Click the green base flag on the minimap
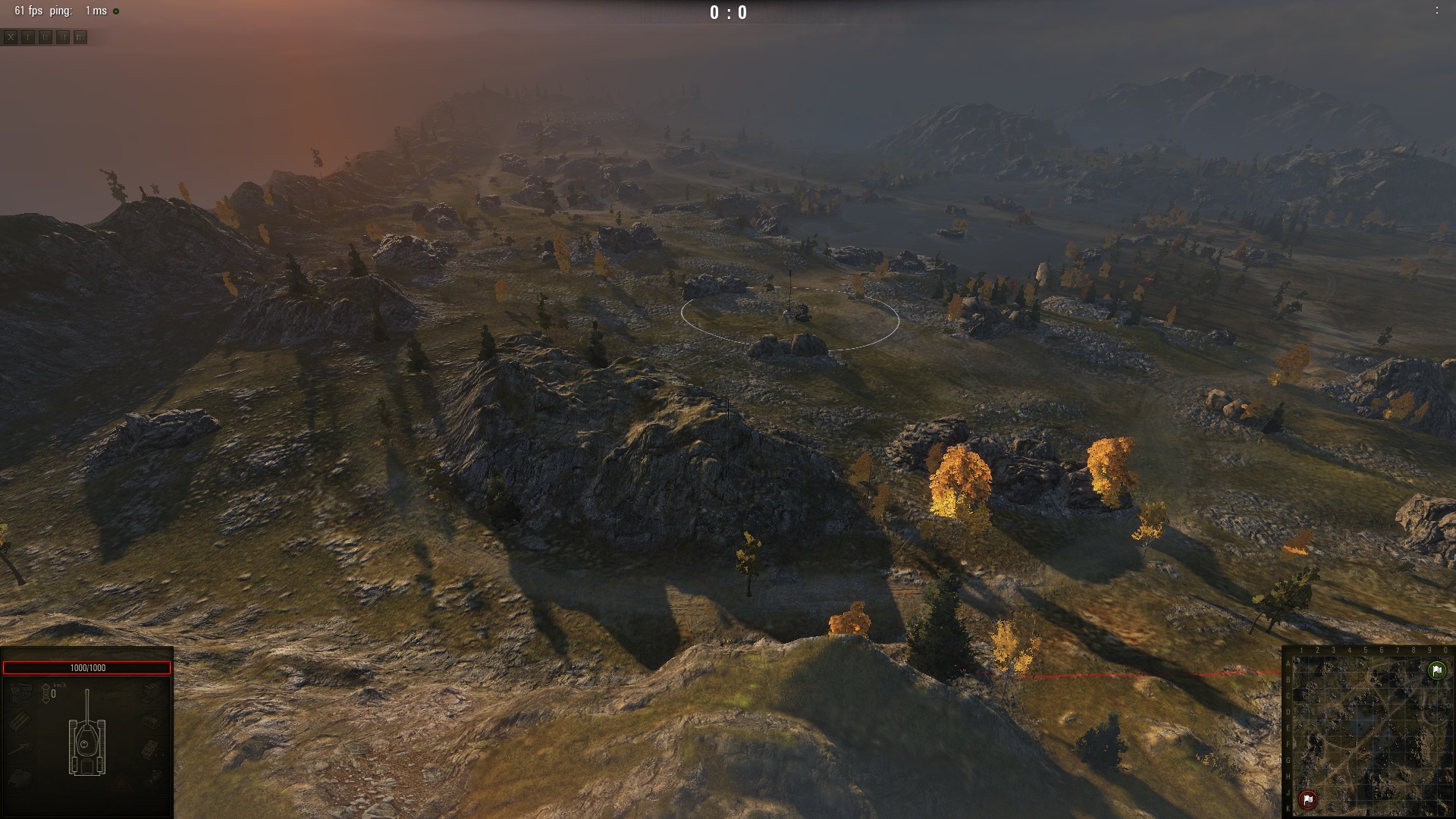The width and height of the screenshot is (1456, 819). pyautogui.click(x=1436, y=670)
